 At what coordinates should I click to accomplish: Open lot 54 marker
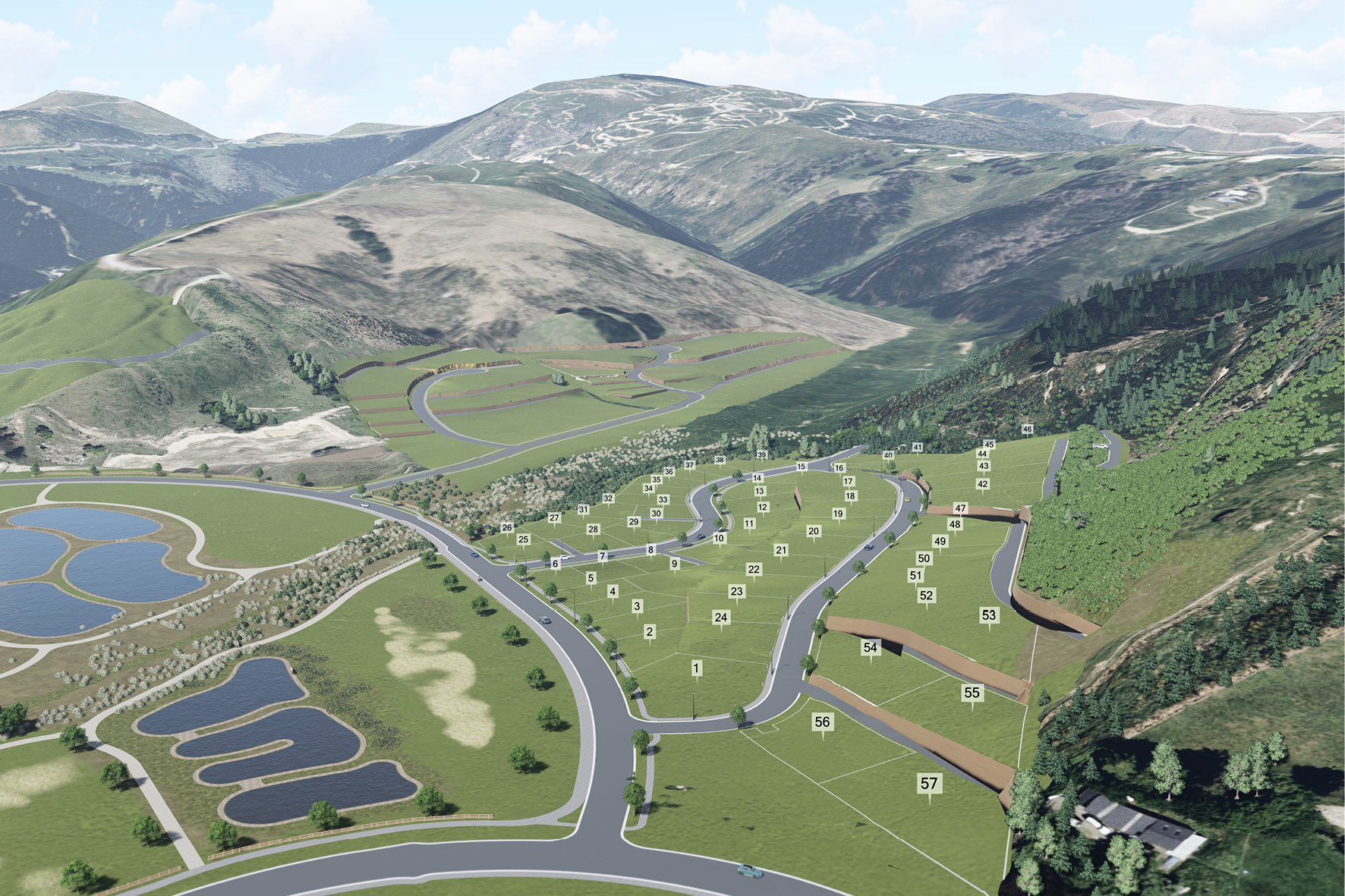[x=870, y=647]
